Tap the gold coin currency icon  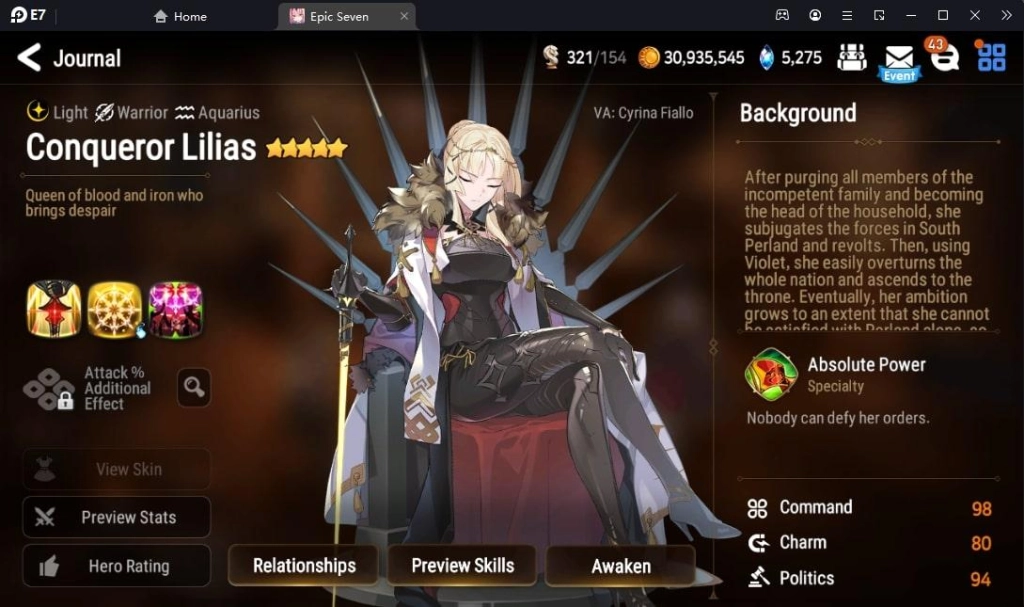click(x=649, y=58)
